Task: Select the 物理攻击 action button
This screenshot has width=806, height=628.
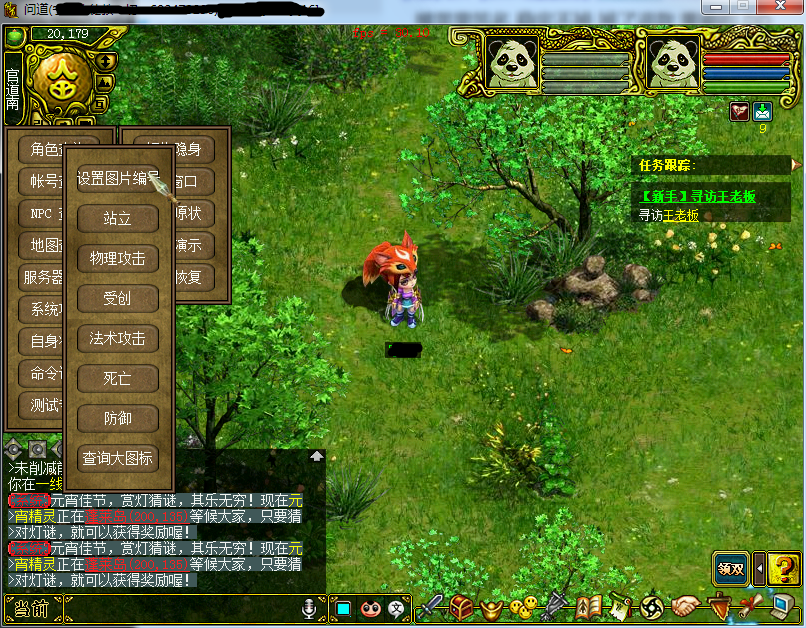Action: click(x=118, y=258)
